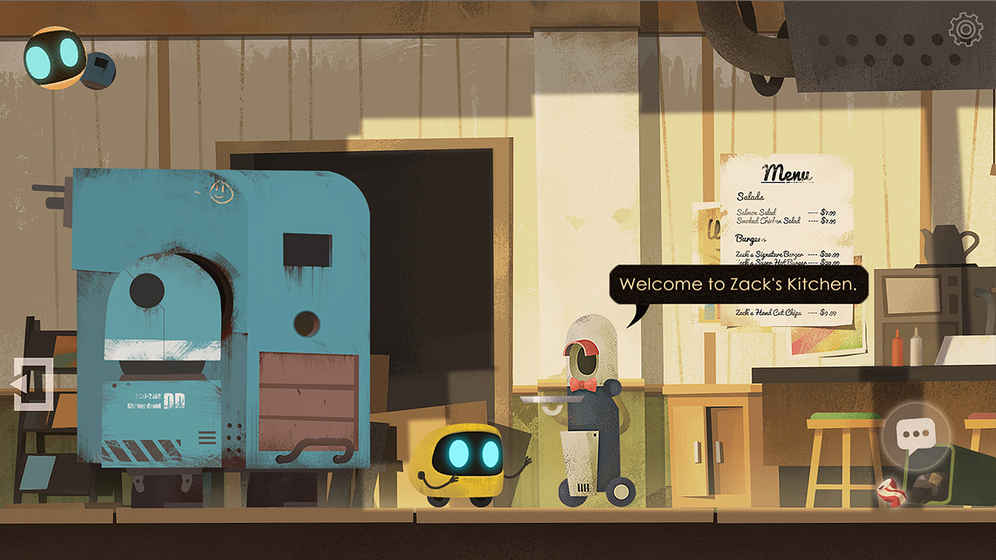The image size is (996, 560).
Task: Select the small blue robot companion icon
Action: 99,70
